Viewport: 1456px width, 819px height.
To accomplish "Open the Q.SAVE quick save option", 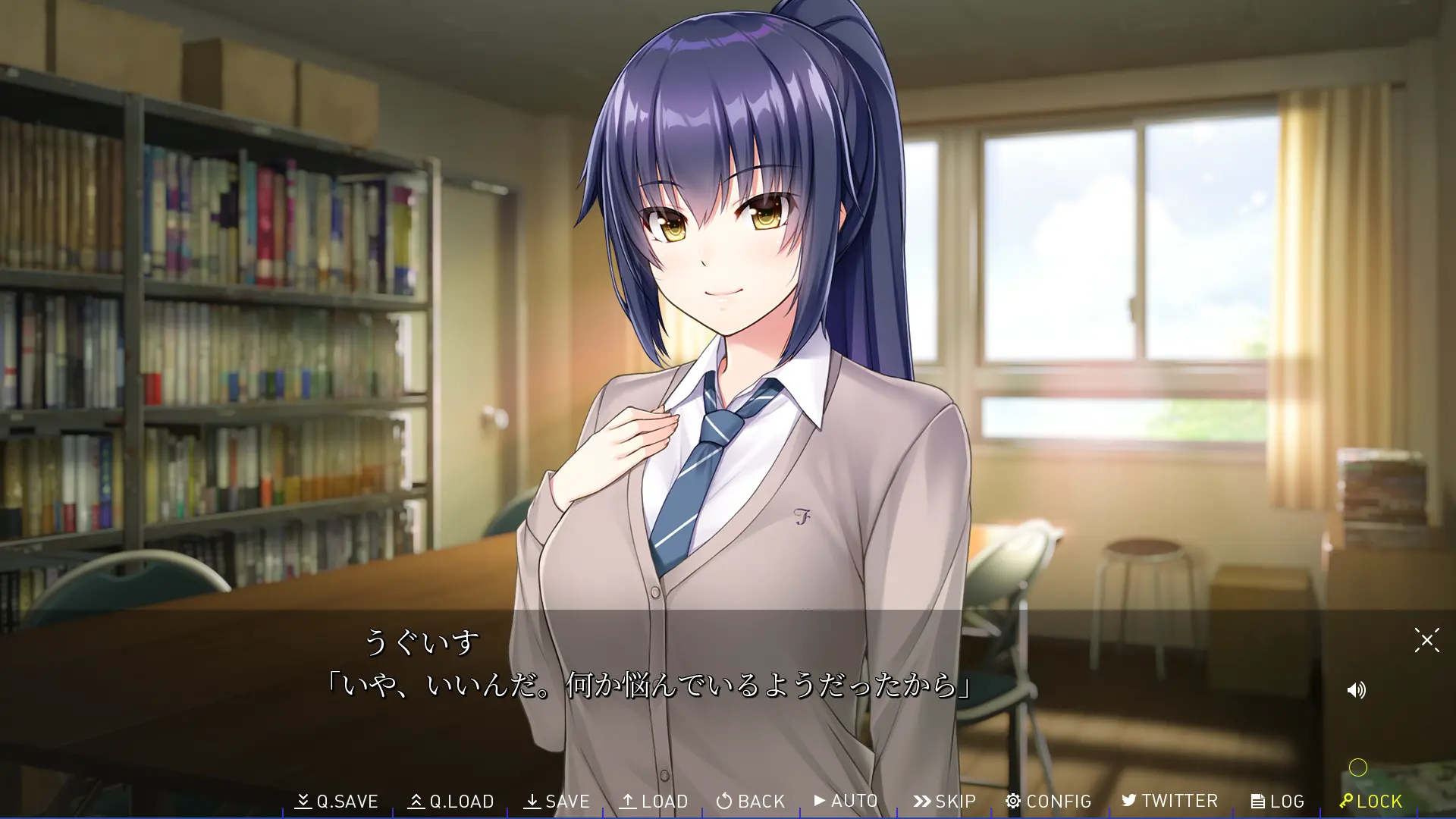I will [x=337, y=801].
